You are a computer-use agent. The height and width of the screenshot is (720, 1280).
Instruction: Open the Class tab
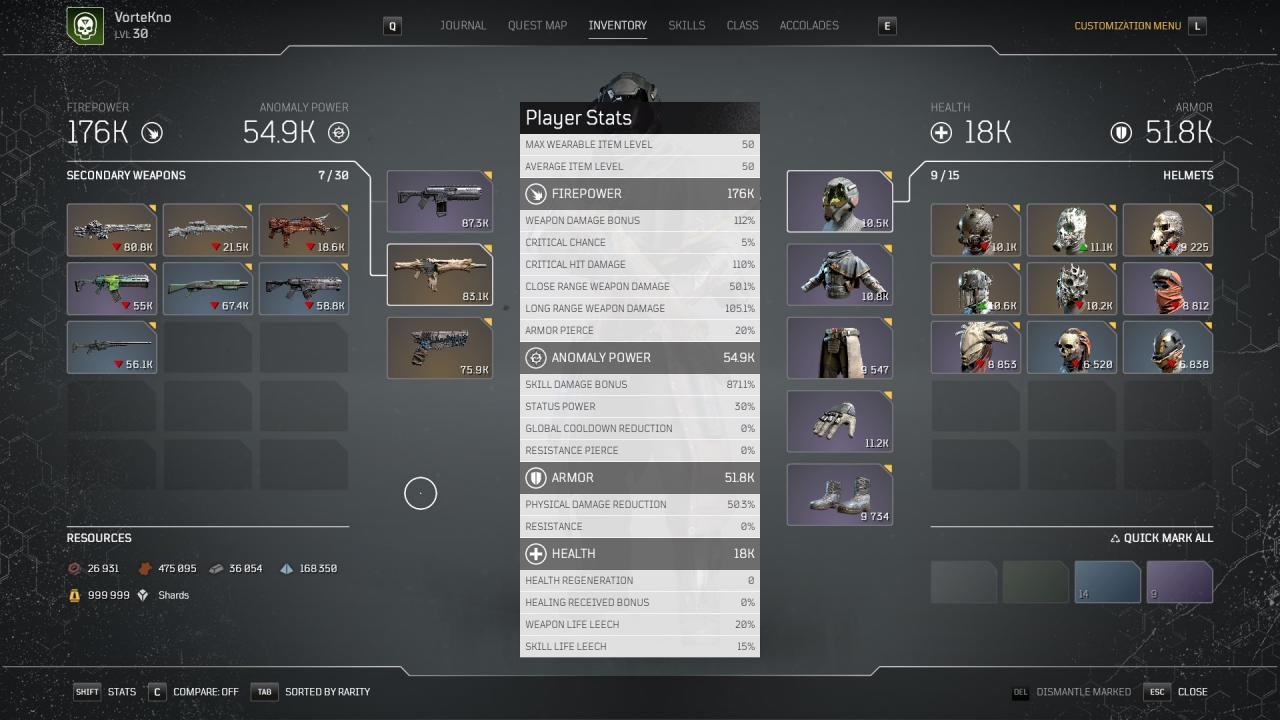742,26
